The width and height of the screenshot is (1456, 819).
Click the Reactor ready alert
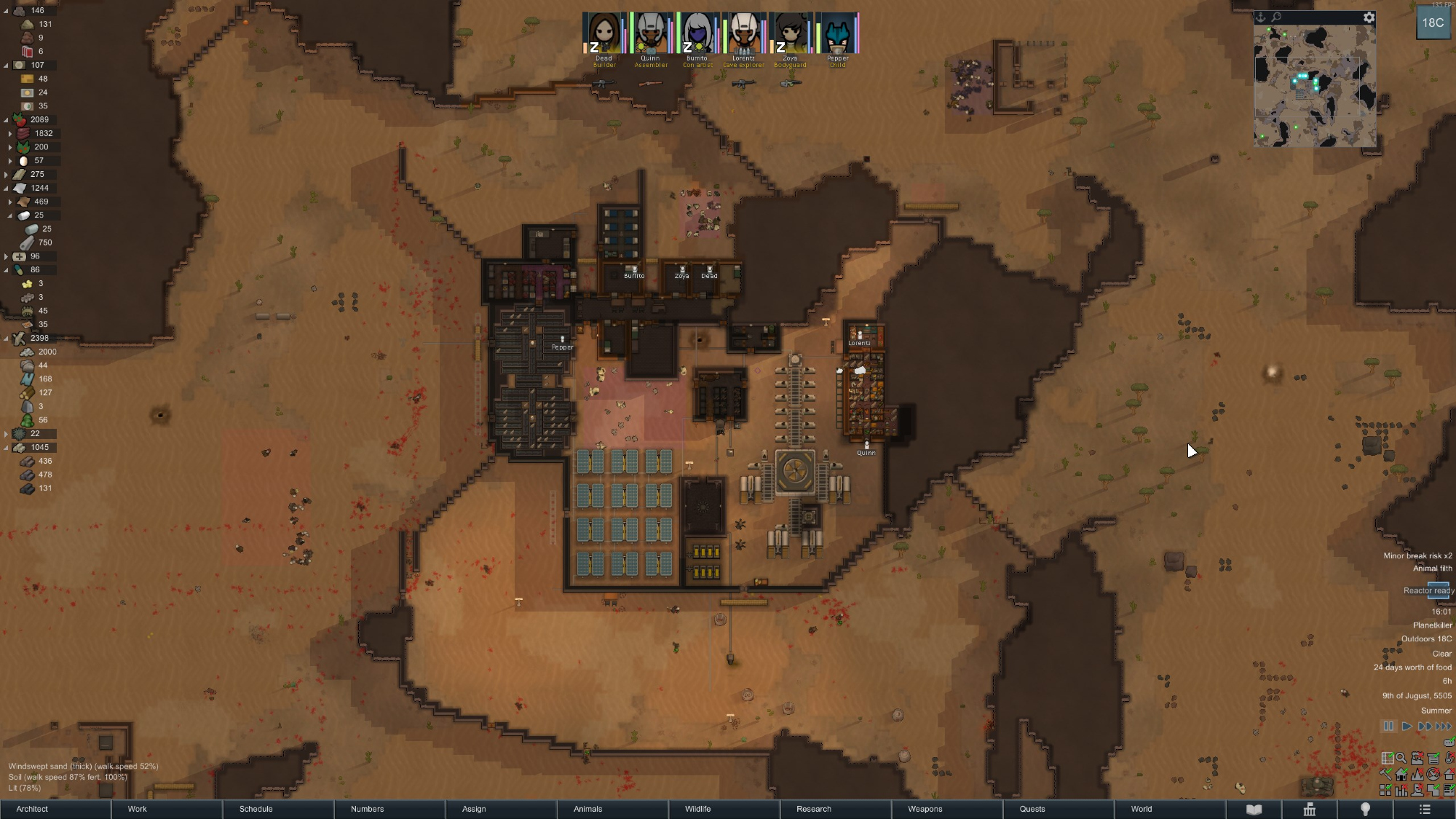tap(1428, 590)
